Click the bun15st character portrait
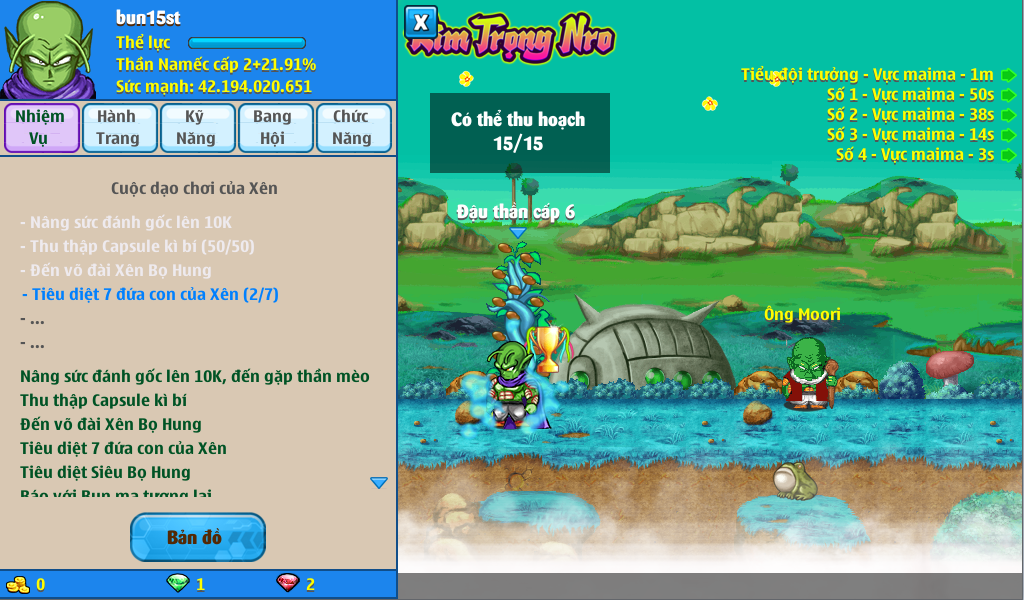This screenshot has height=600, width=1024. 48,50
